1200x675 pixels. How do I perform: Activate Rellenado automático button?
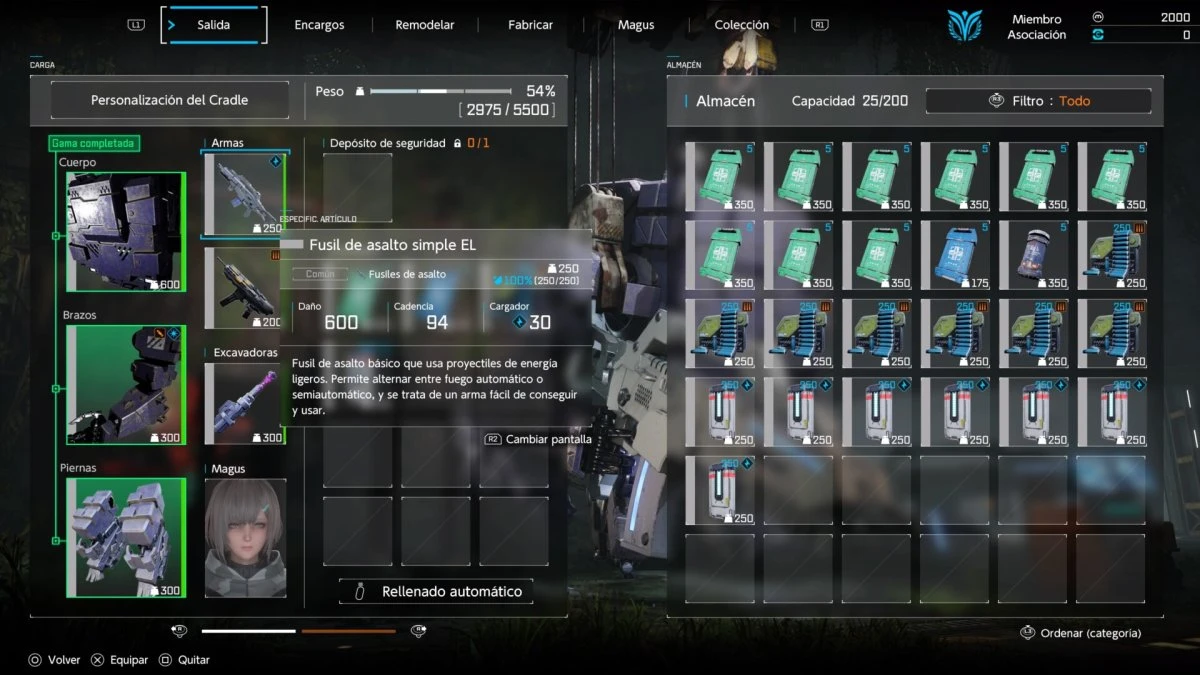(x=436, y=592)
